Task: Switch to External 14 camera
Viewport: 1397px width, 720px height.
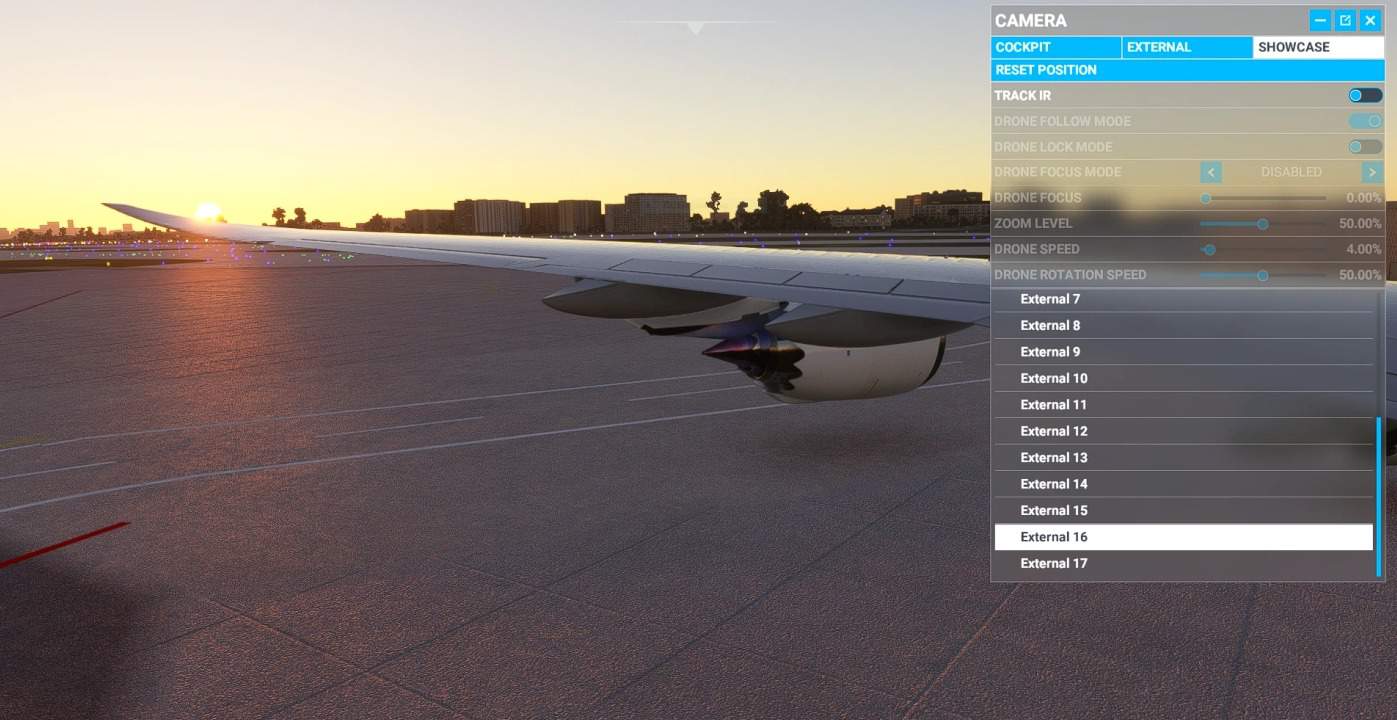Action: (x=1183, y=484)
